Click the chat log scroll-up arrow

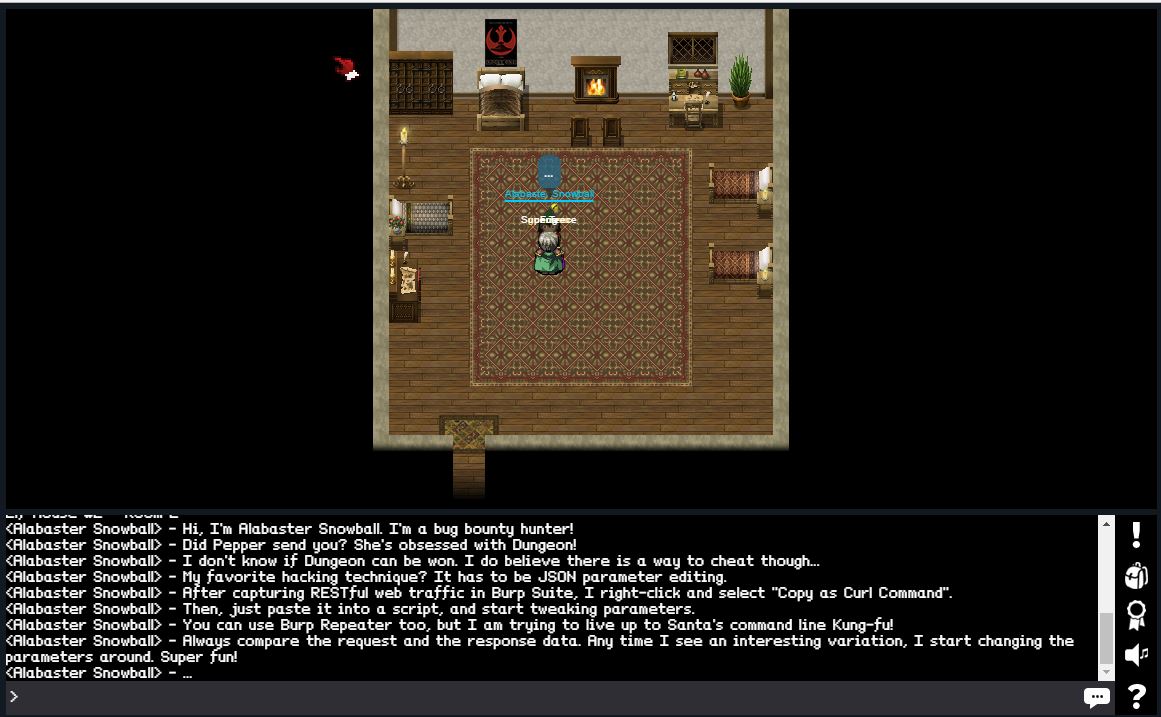click(1106, 524)
